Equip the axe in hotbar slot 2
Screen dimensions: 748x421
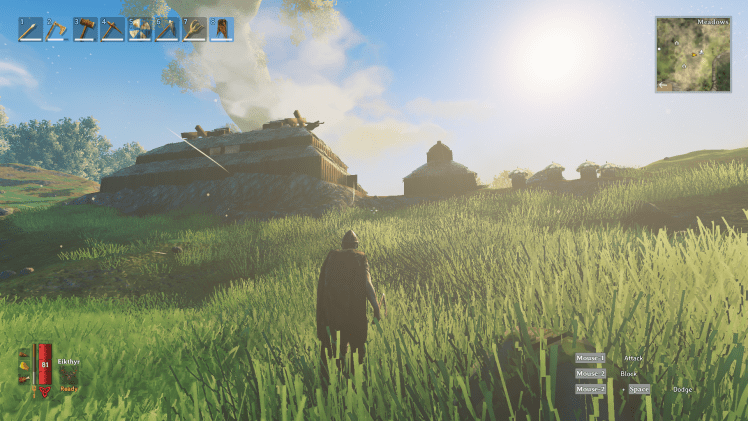[x=57, y=29]
